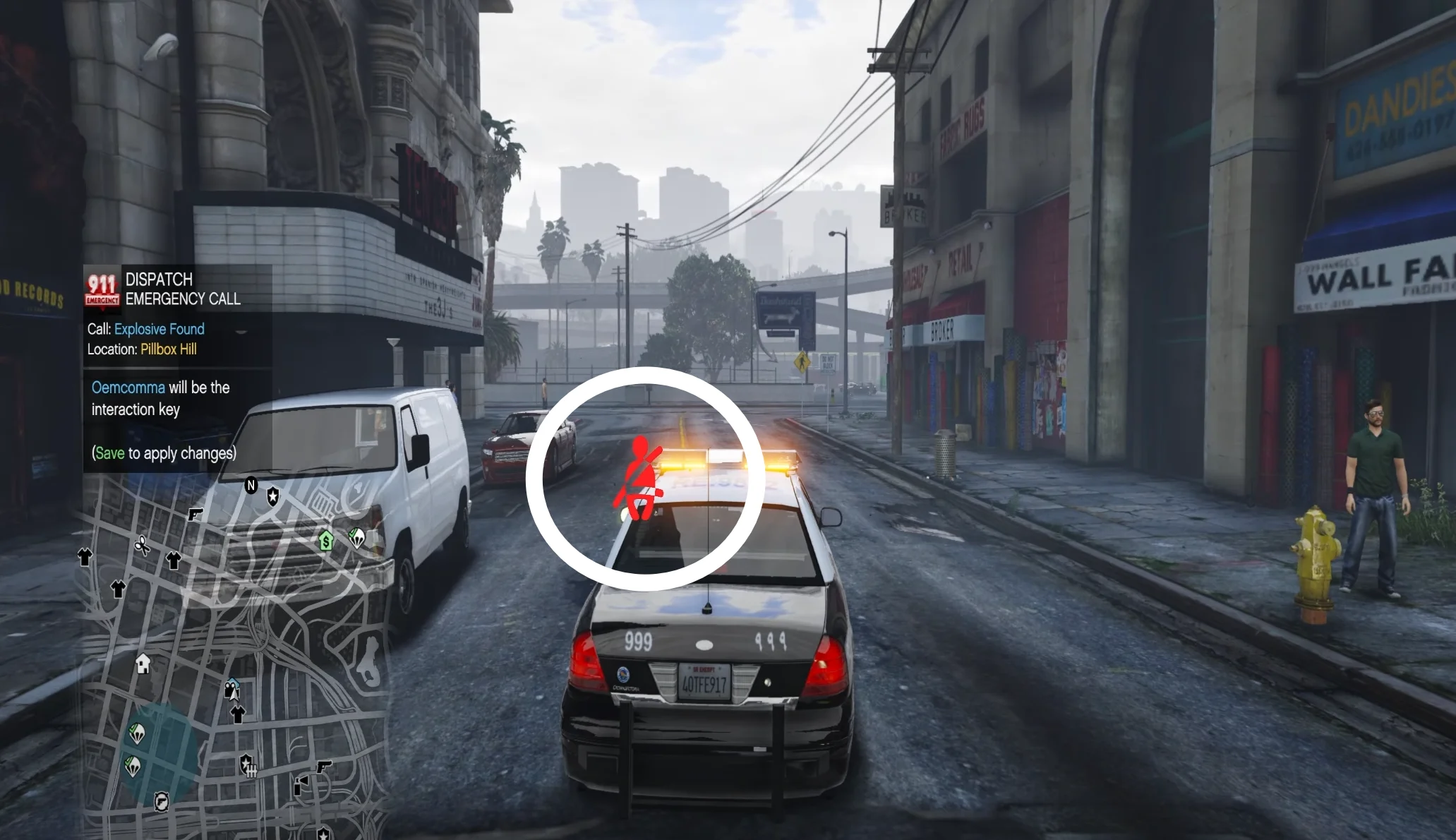This screenshot has height=840, width=1456.
Task: Open the 911 Dispatch Emergency Call notification
Action: pos(177,289)
